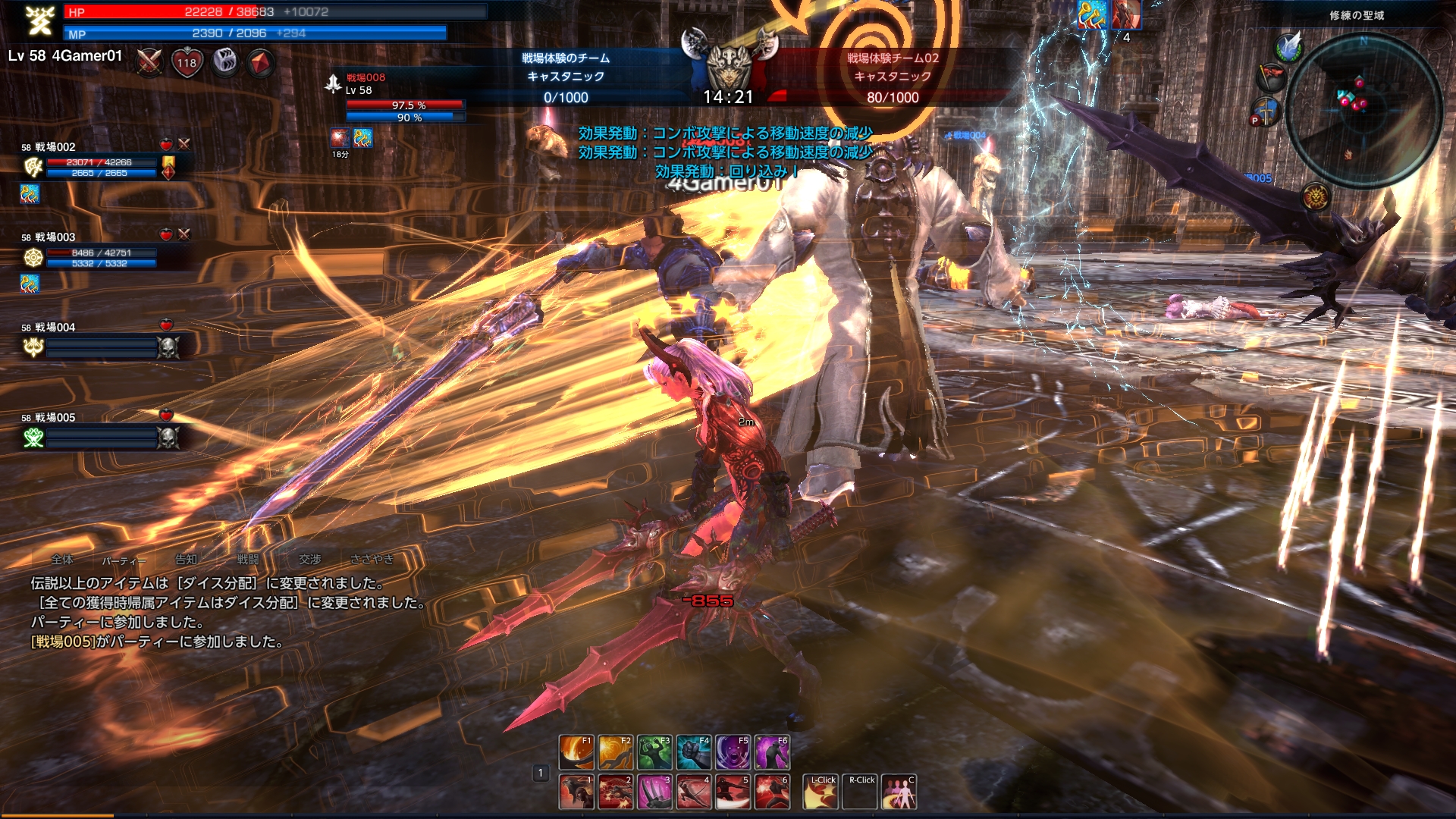Use the F4 blue fist skill

[694, 752]
